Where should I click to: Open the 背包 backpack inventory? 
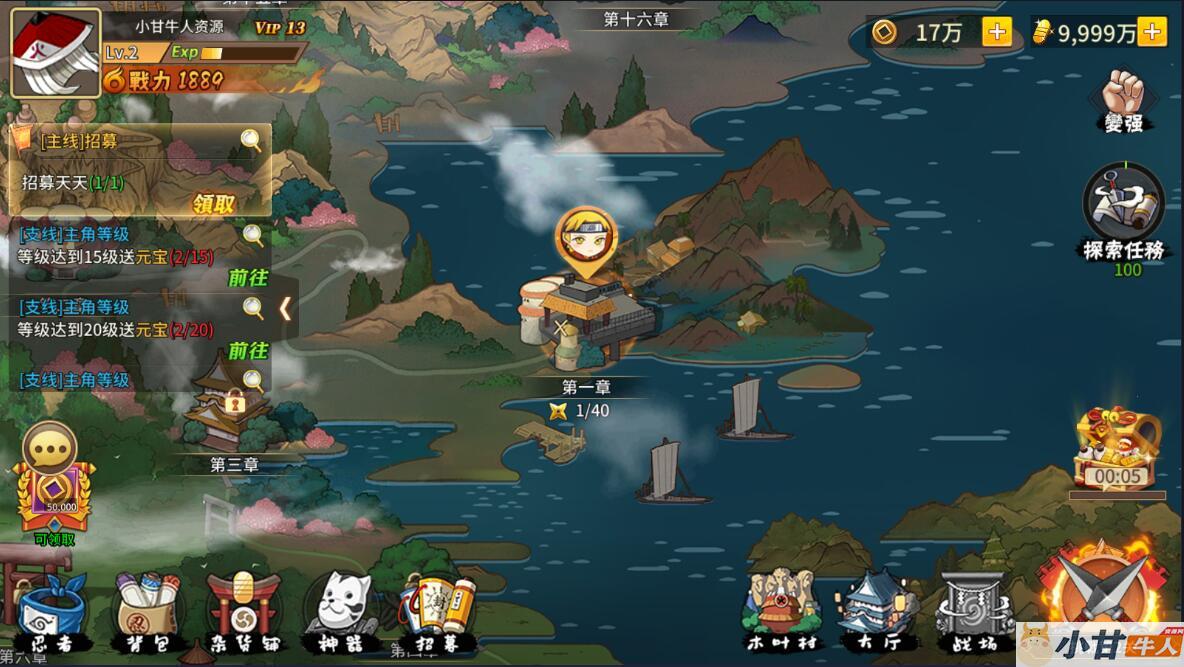146,612
